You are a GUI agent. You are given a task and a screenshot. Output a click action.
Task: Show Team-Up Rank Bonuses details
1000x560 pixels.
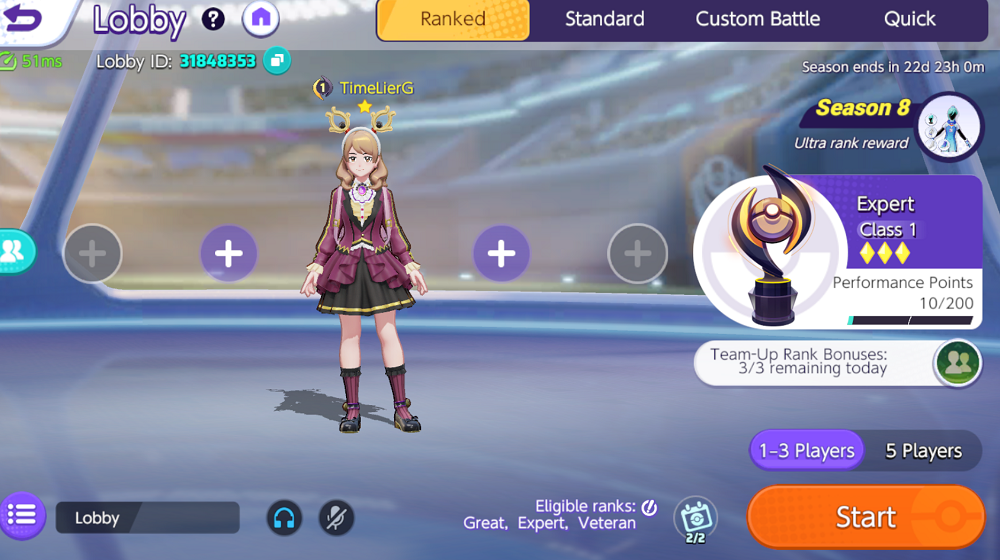(957, 362)
